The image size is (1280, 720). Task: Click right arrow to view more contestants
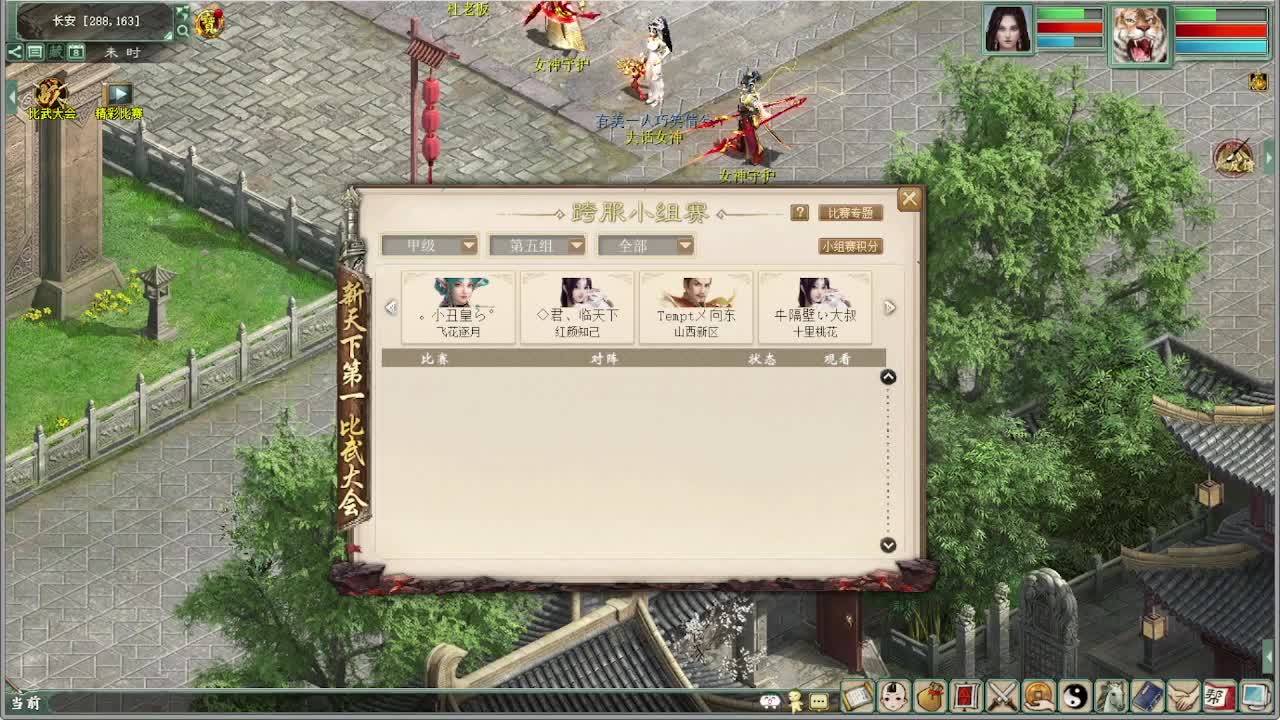click(x=890, y=307)
